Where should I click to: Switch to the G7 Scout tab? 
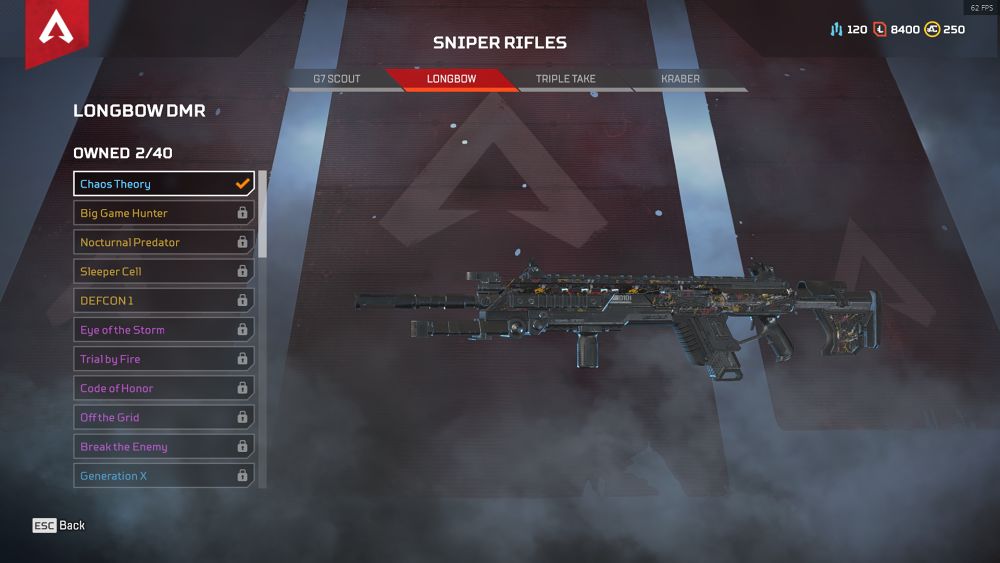(x=337, y=79)
